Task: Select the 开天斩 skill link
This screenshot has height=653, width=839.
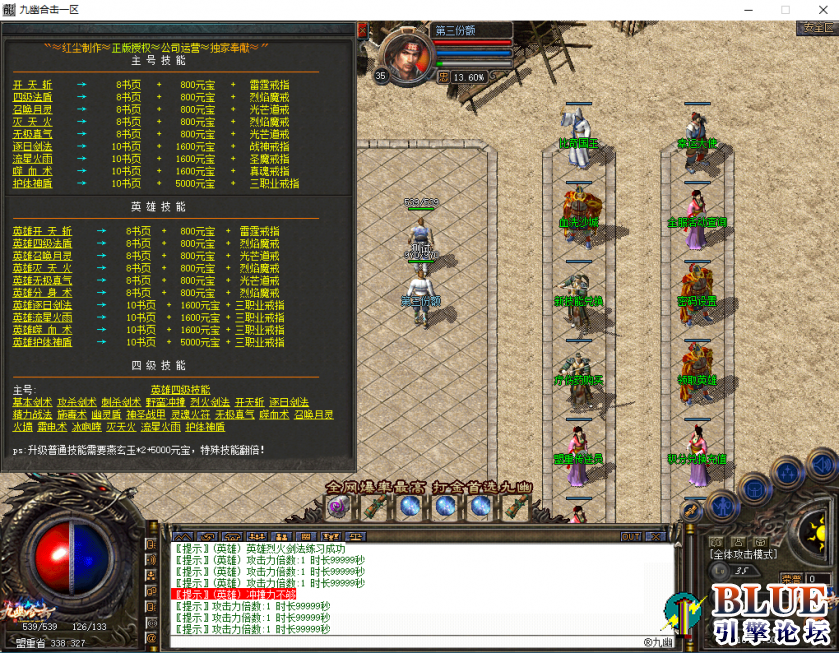Action: click(x=32, y=85)
